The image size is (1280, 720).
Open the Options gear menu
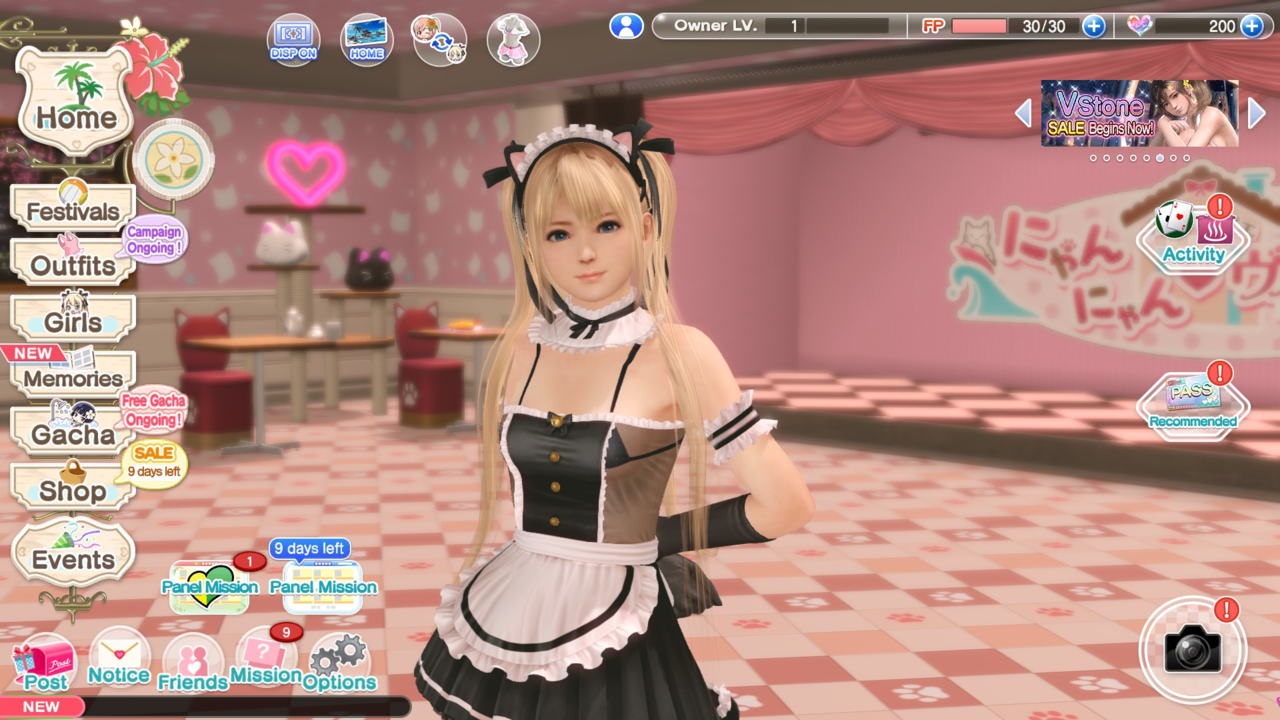(x=339, y=664)
